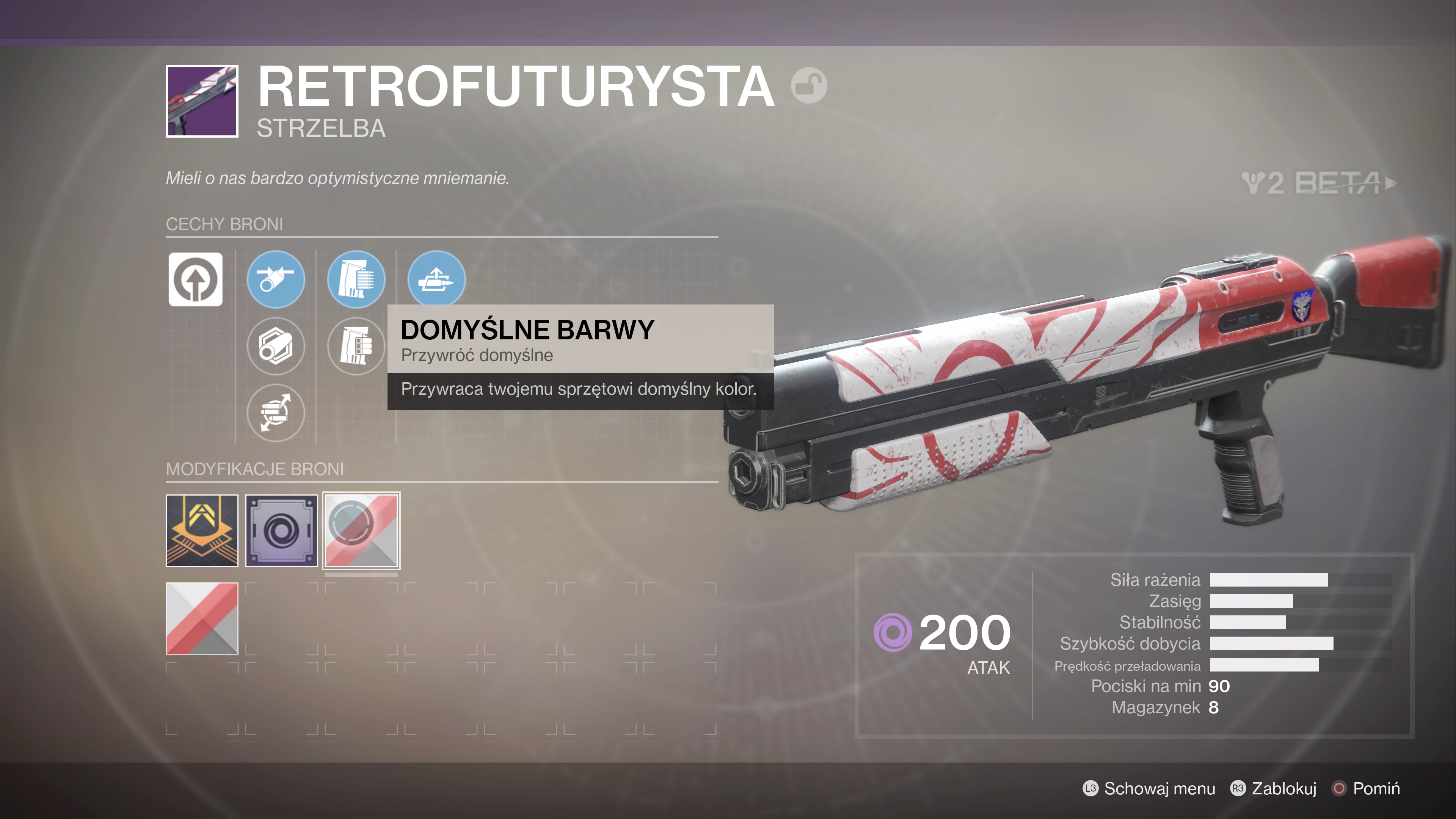Choose the blue barrel perk with inward arrows
Viewport: 1456px width, 819px height.
point(276,279)
